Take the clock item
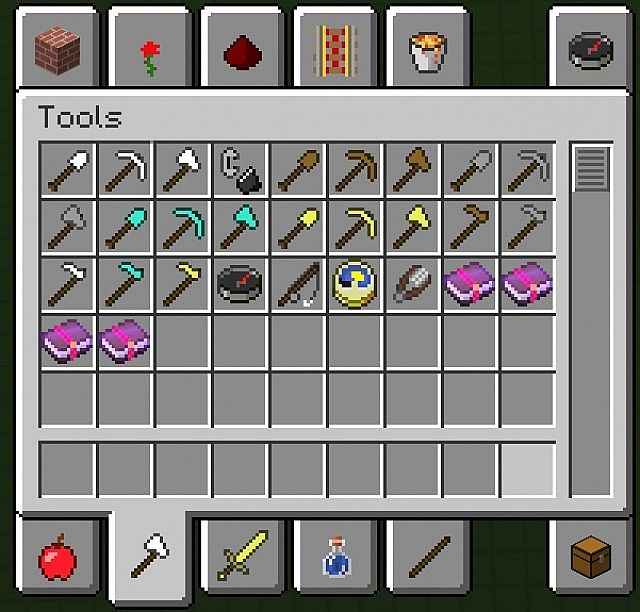Viewport: 640px width, 612px height. coord(355,283)
